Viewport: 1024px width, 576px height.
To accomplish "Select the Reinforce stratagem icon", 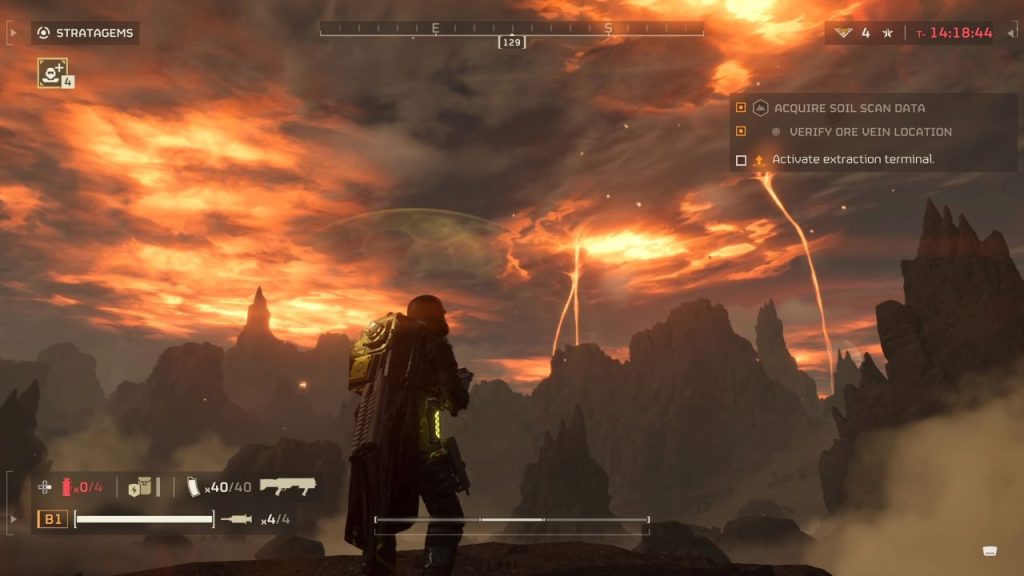I will tap(52, 71).
